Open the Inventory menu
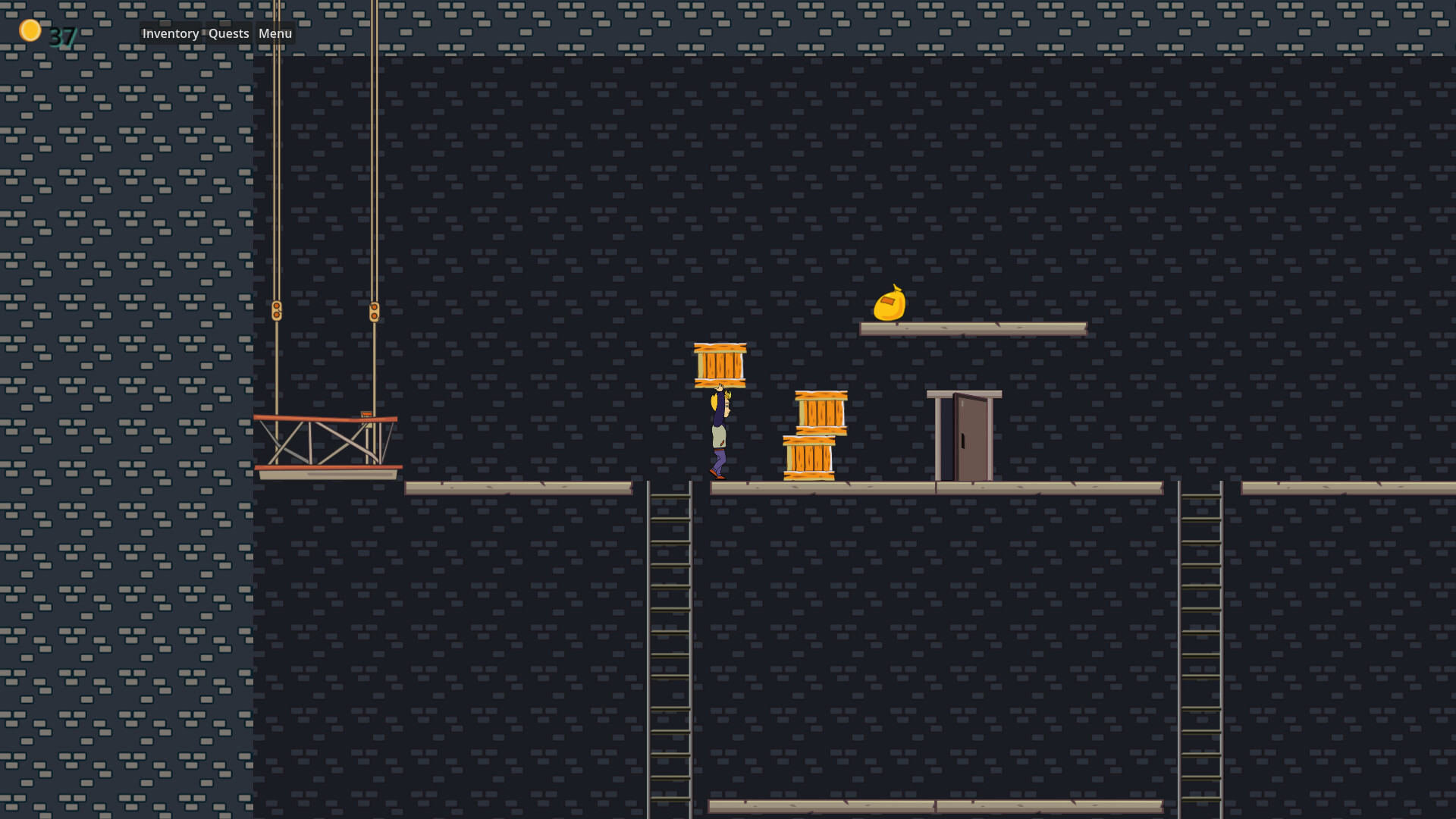1456x819 pixels. click(x=170, y=33)
